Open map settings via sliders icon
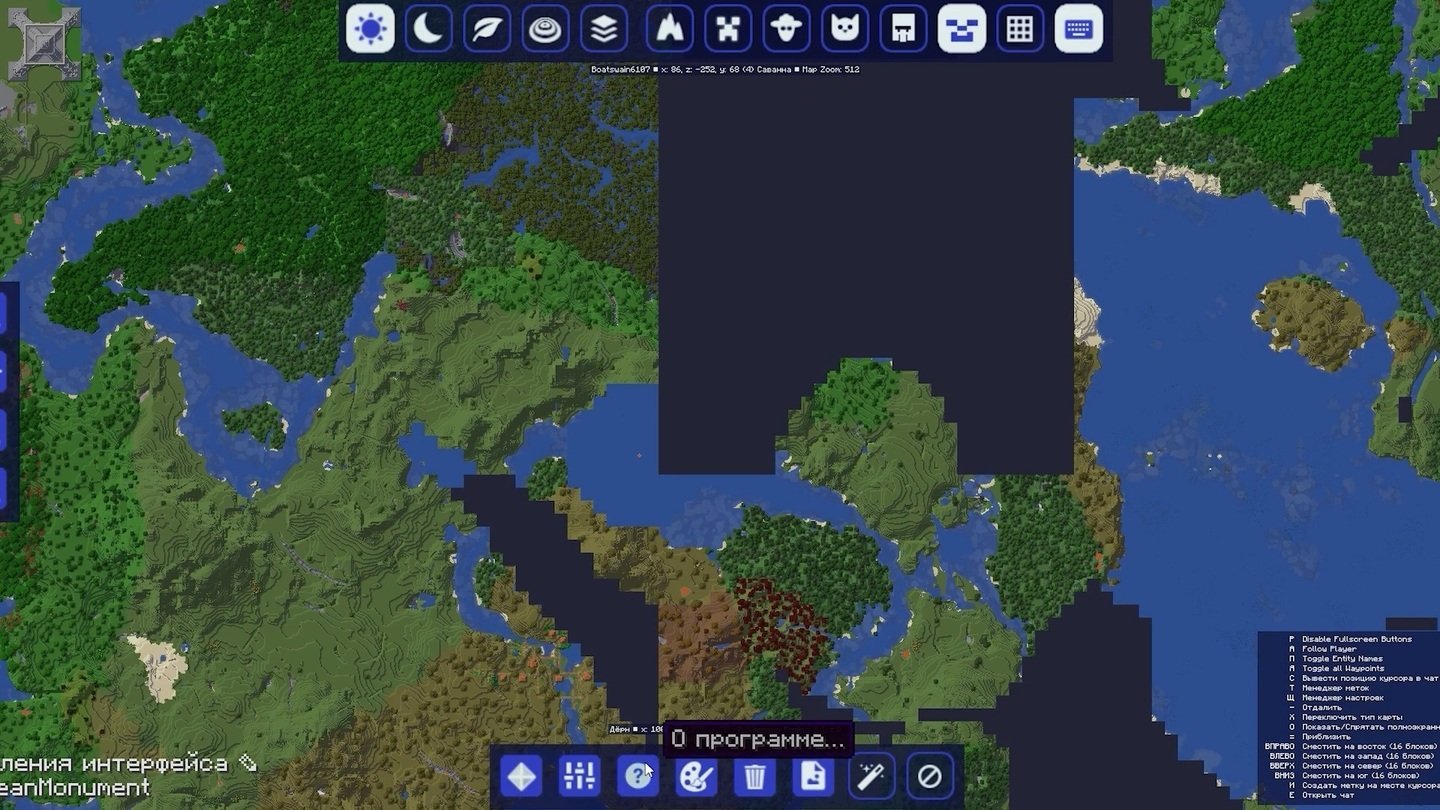Viewport: 1440px width, 810px height. pos(577,775)
